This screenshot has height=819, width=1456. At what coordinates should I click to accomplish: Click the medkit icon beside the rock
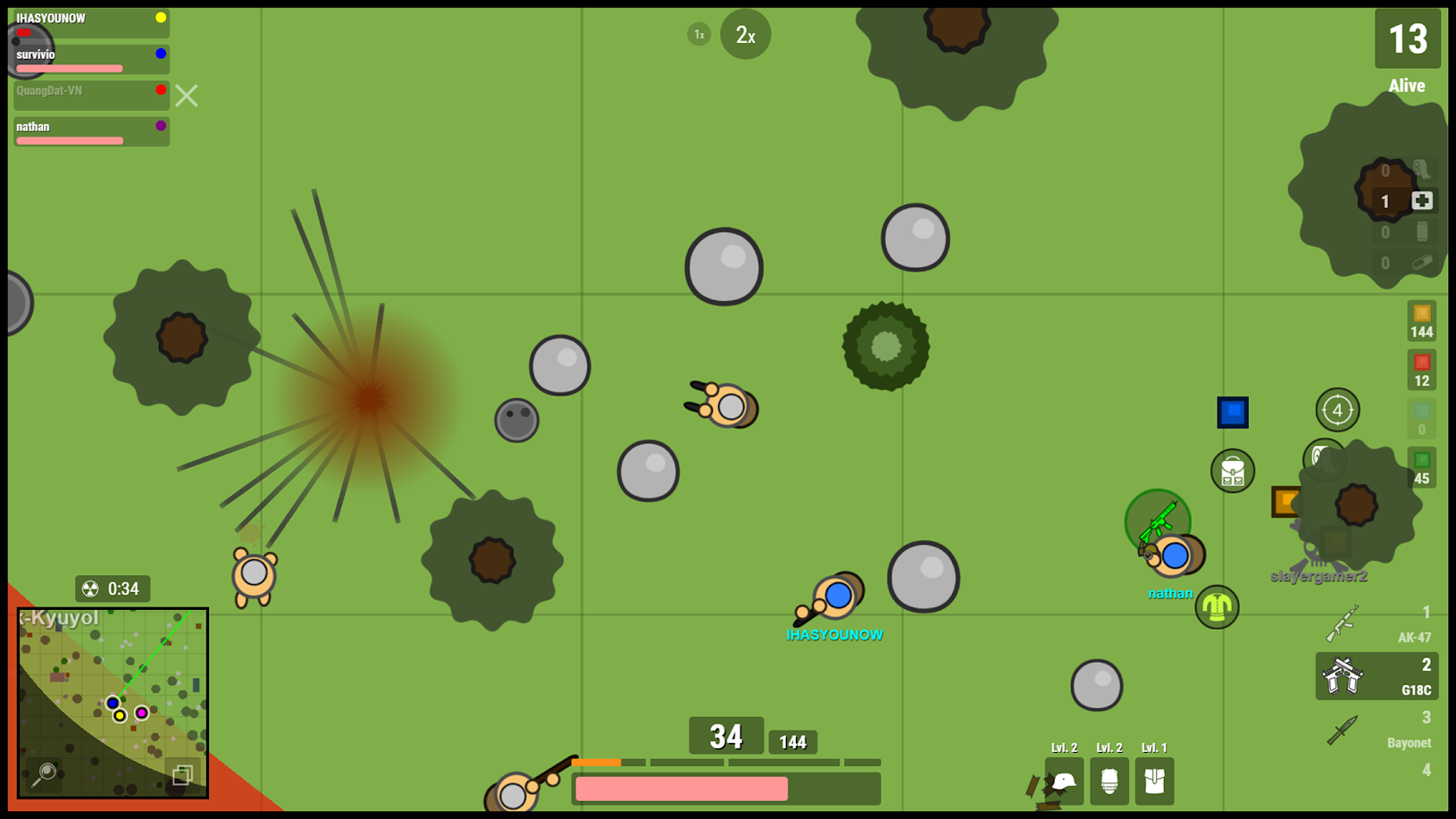(1424, 201)
